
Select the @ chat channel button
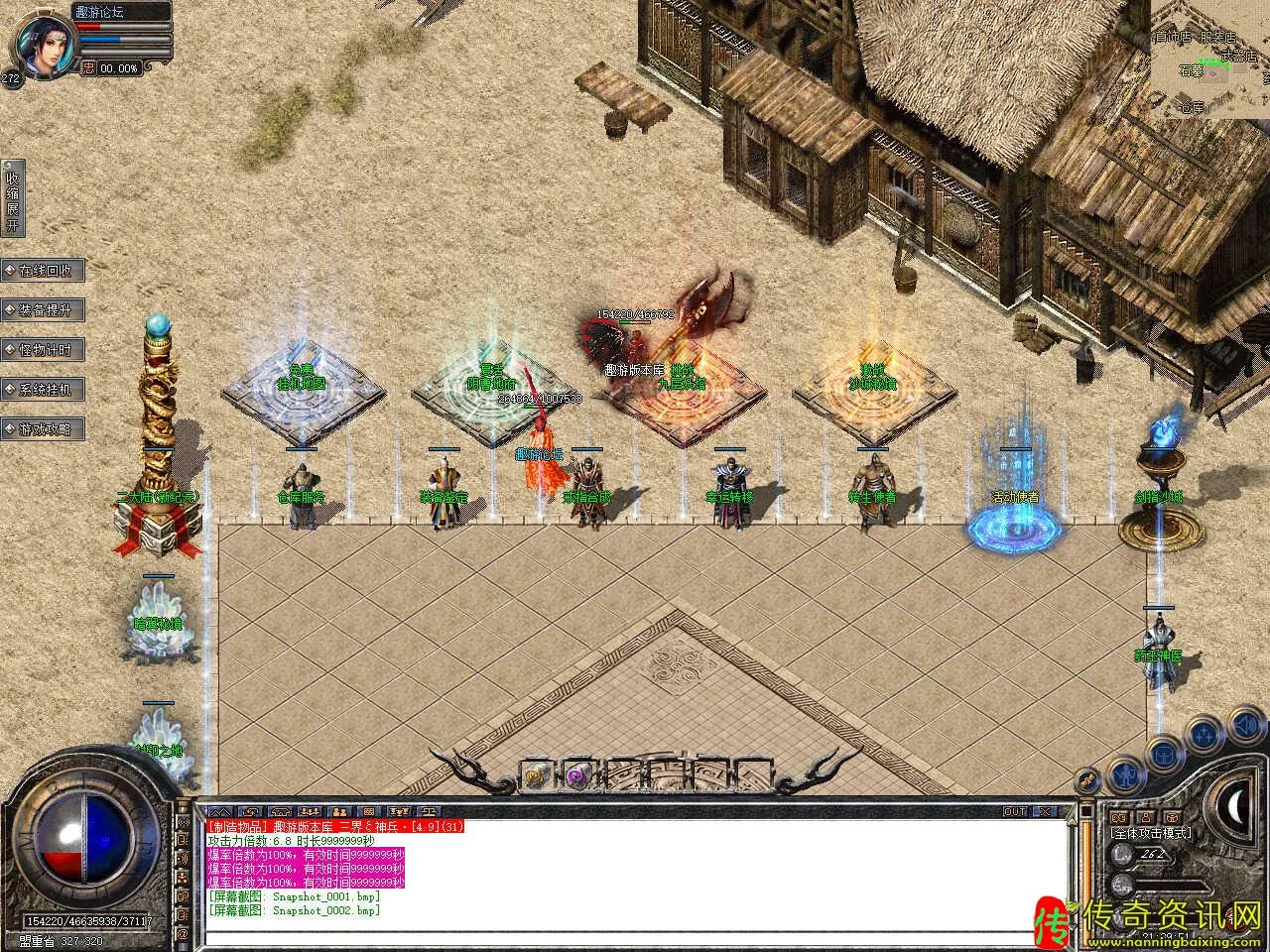pos(183,934)
